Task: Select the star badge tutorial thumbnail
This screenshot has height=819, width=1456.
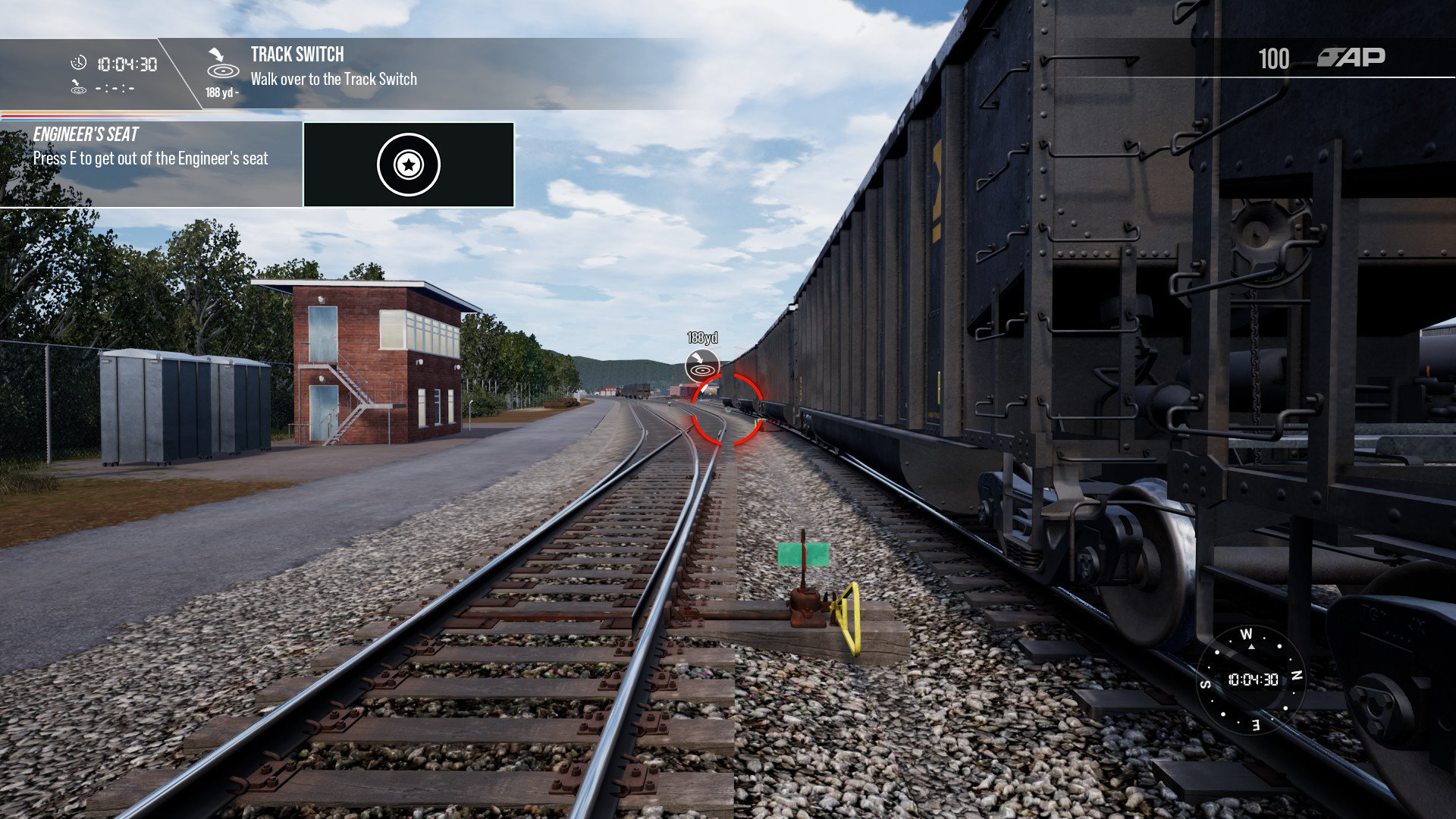Action: [x=409, y=165]
